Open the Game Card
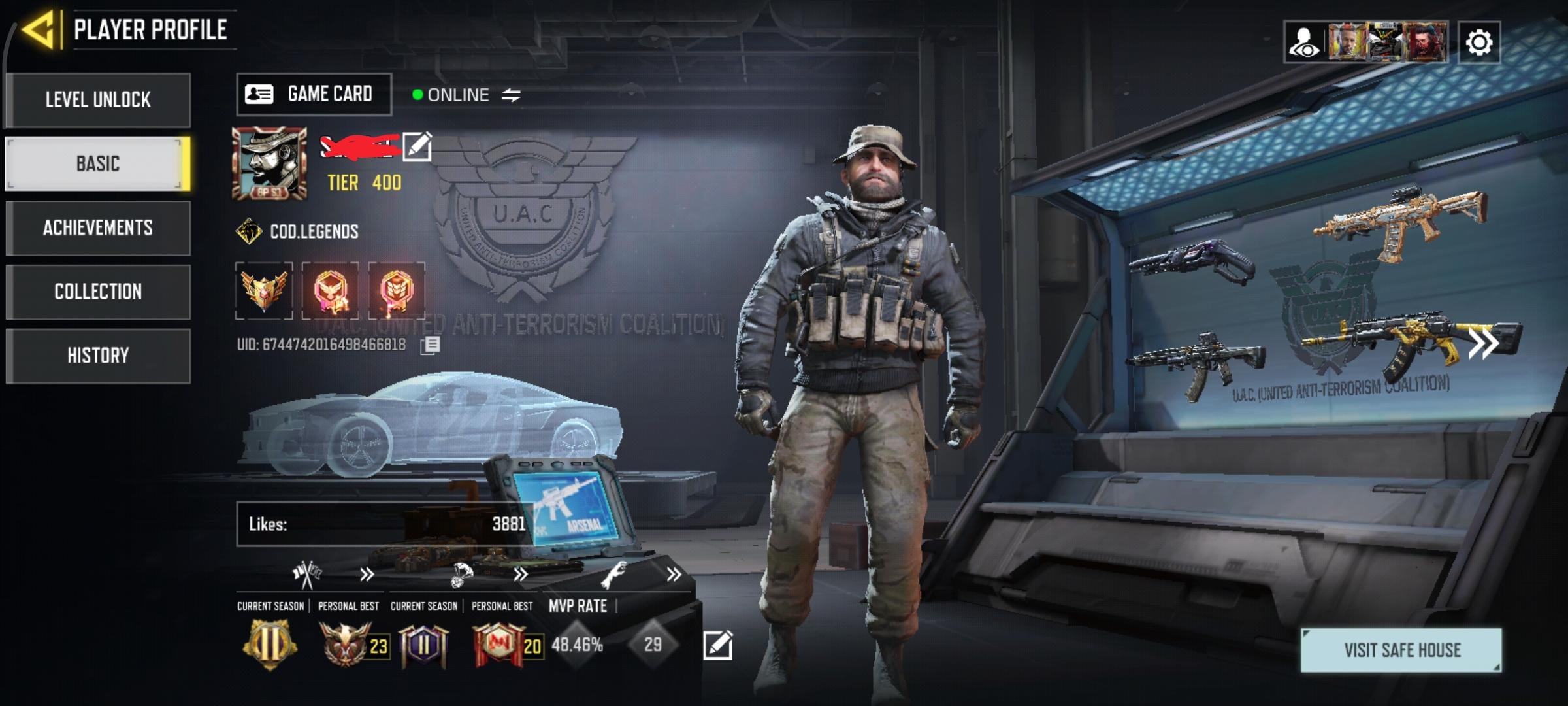The height and width of the screenshot is (706, 1568). [x=314, y=94]
